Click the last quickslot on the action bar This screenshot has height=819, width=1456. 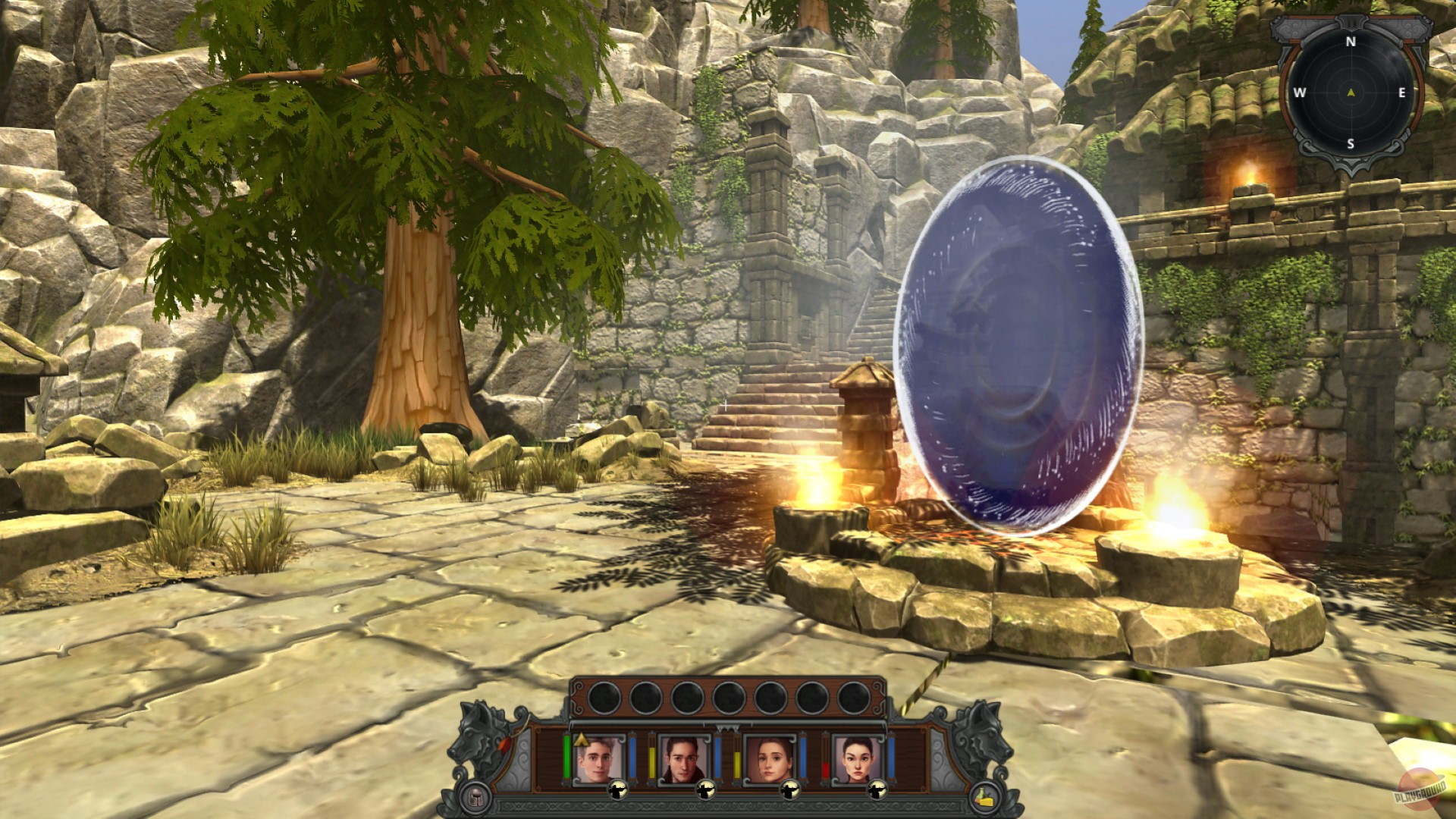coord(852,696)
